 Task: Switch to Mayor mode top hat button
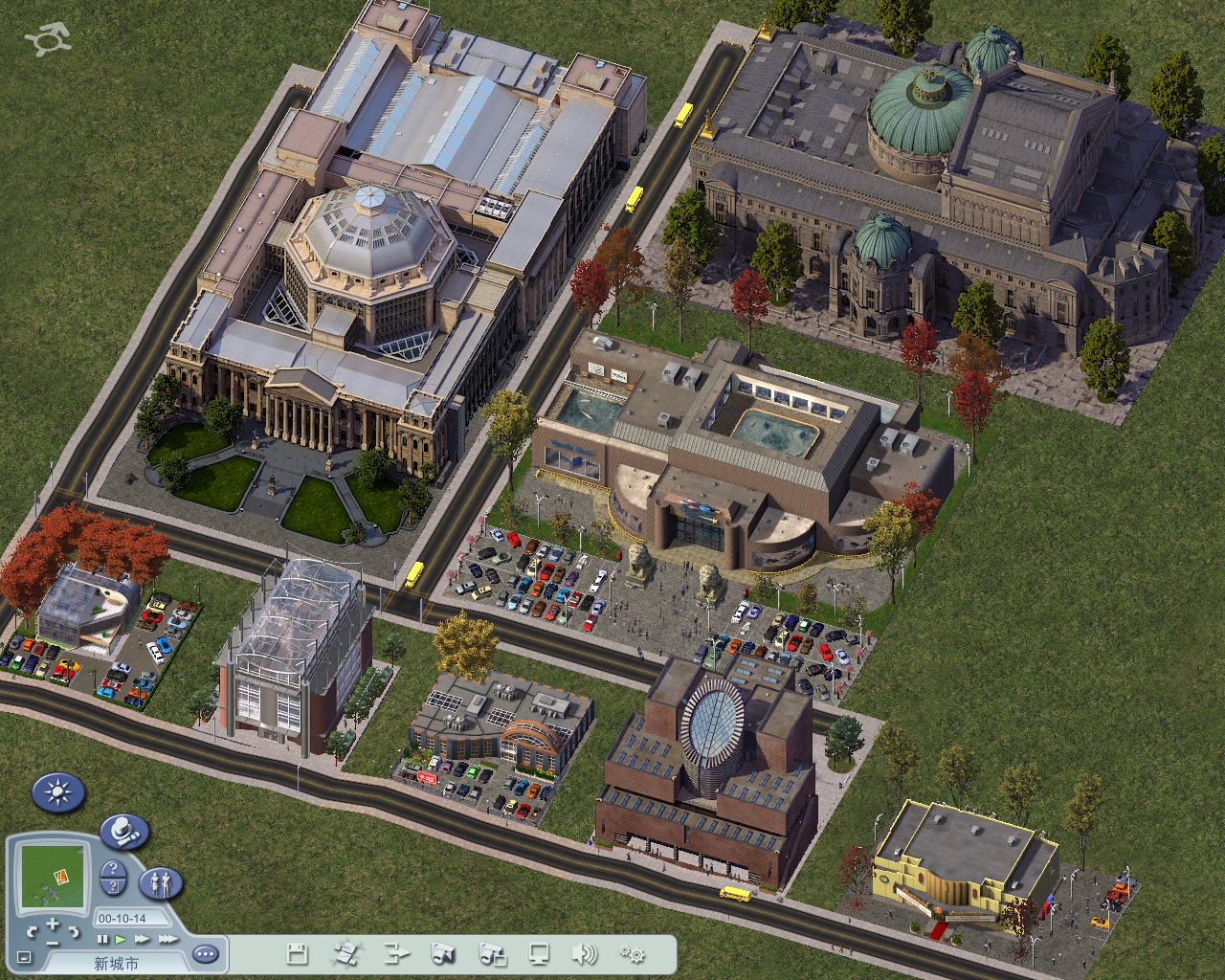pyautogui.click(x=123, y=831)
